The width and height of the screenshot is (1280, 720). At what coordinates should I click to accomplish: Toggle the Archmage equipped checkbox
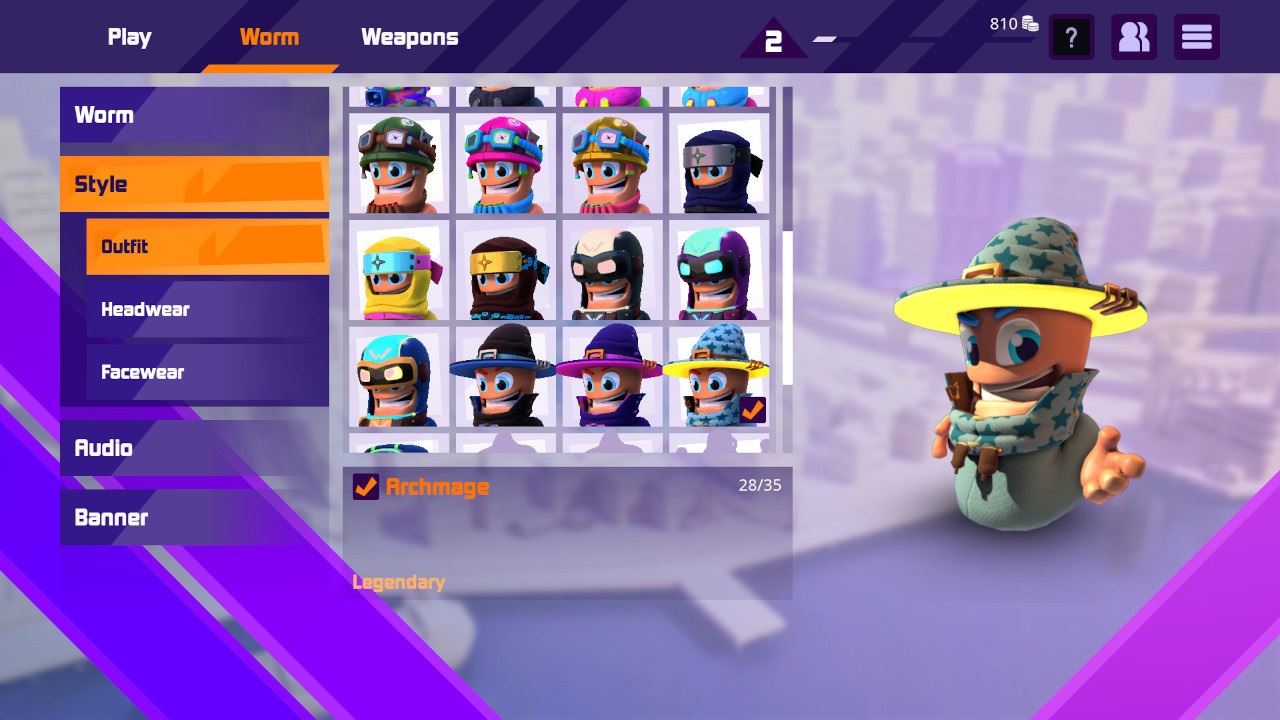click(x=368, y=487)
